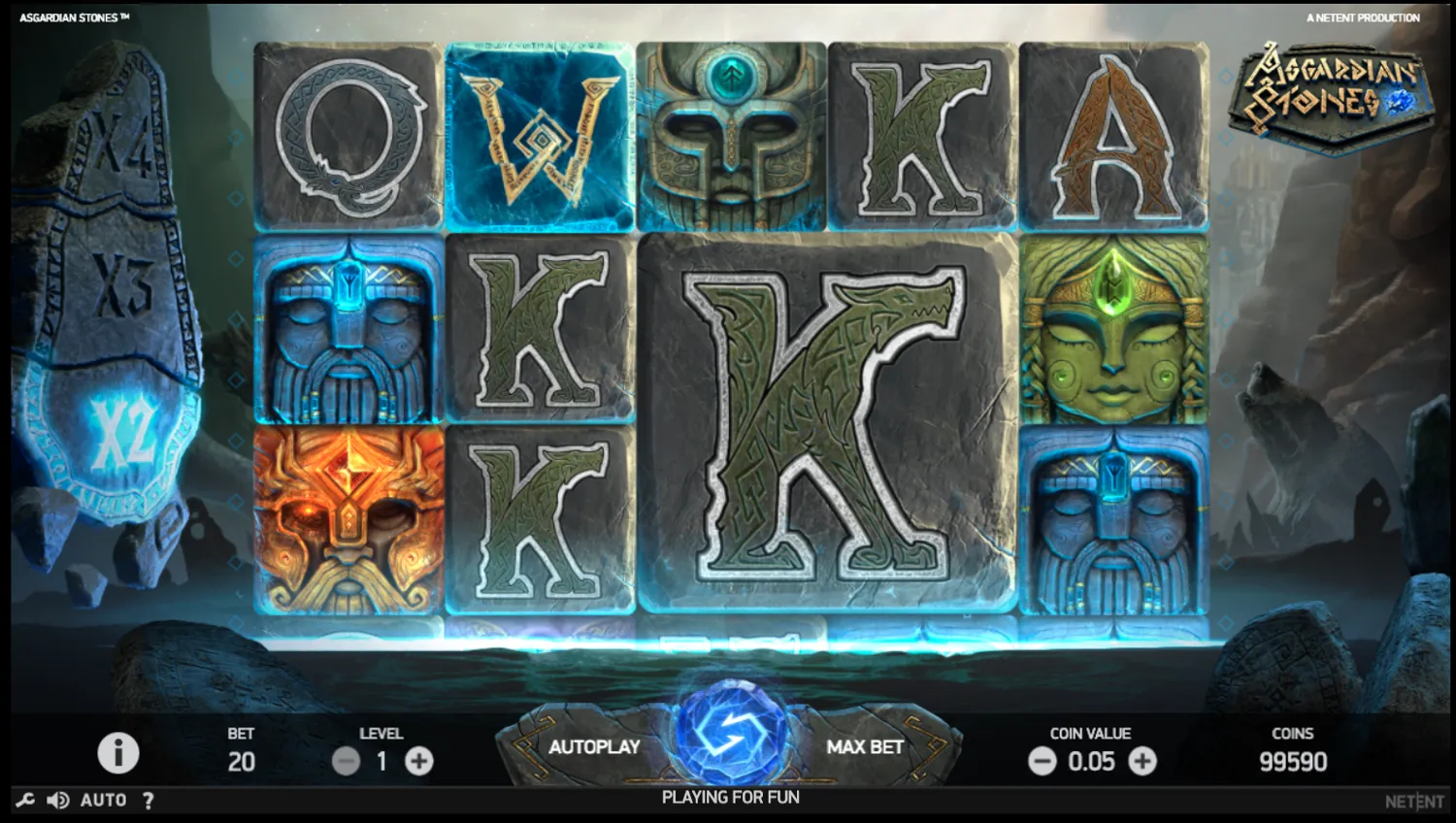Click the green goddess symbol on reel five
This screenshot has width=1456, height=823.
click(x=1112, y=330)
